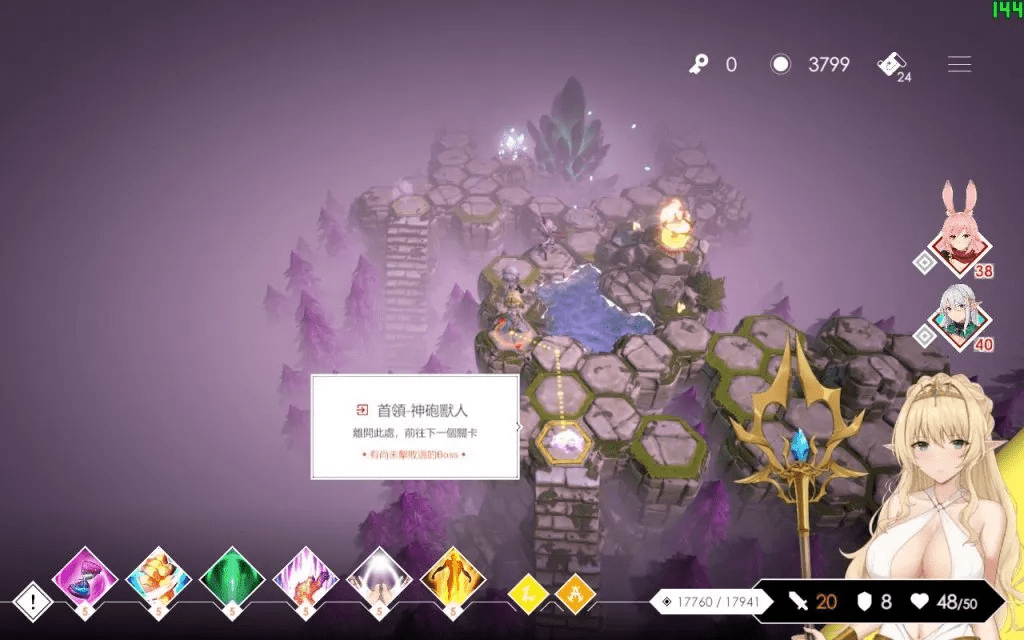This screenshot has width=1024, height=640.
Task: Activate the golden fist skill
Action: point(159,578)
